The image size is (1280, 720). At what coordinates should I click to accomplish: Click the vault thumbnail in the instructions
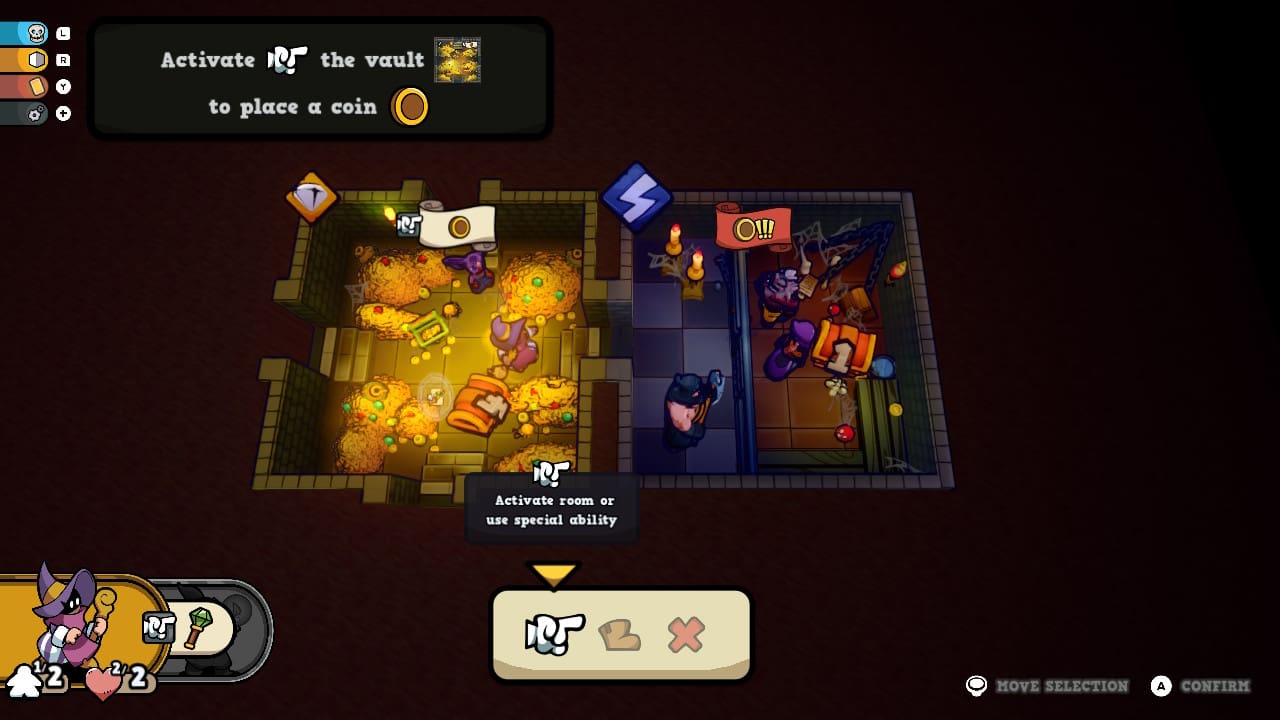pos(457,60)
